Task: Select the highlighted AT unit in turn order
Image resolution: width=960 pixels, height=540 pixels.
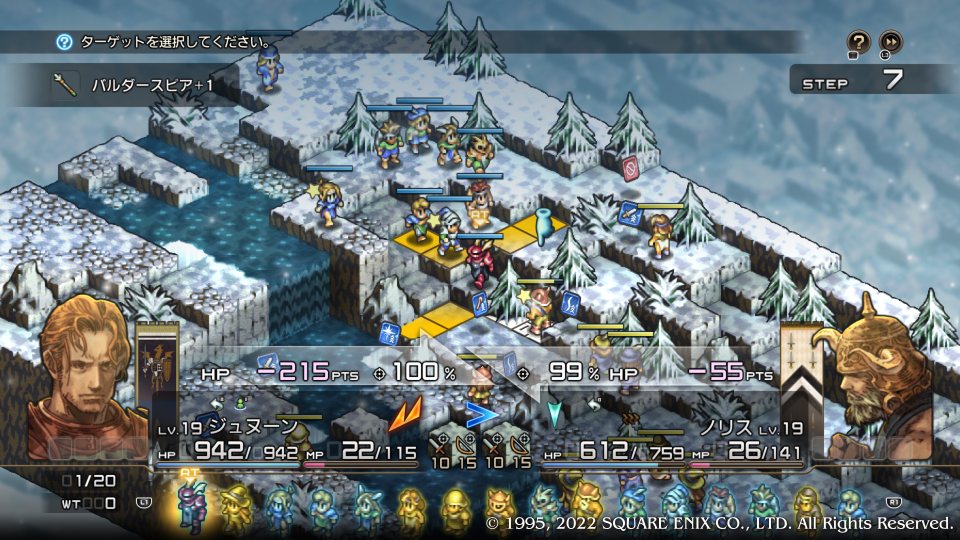Action: tap(189, 504)
